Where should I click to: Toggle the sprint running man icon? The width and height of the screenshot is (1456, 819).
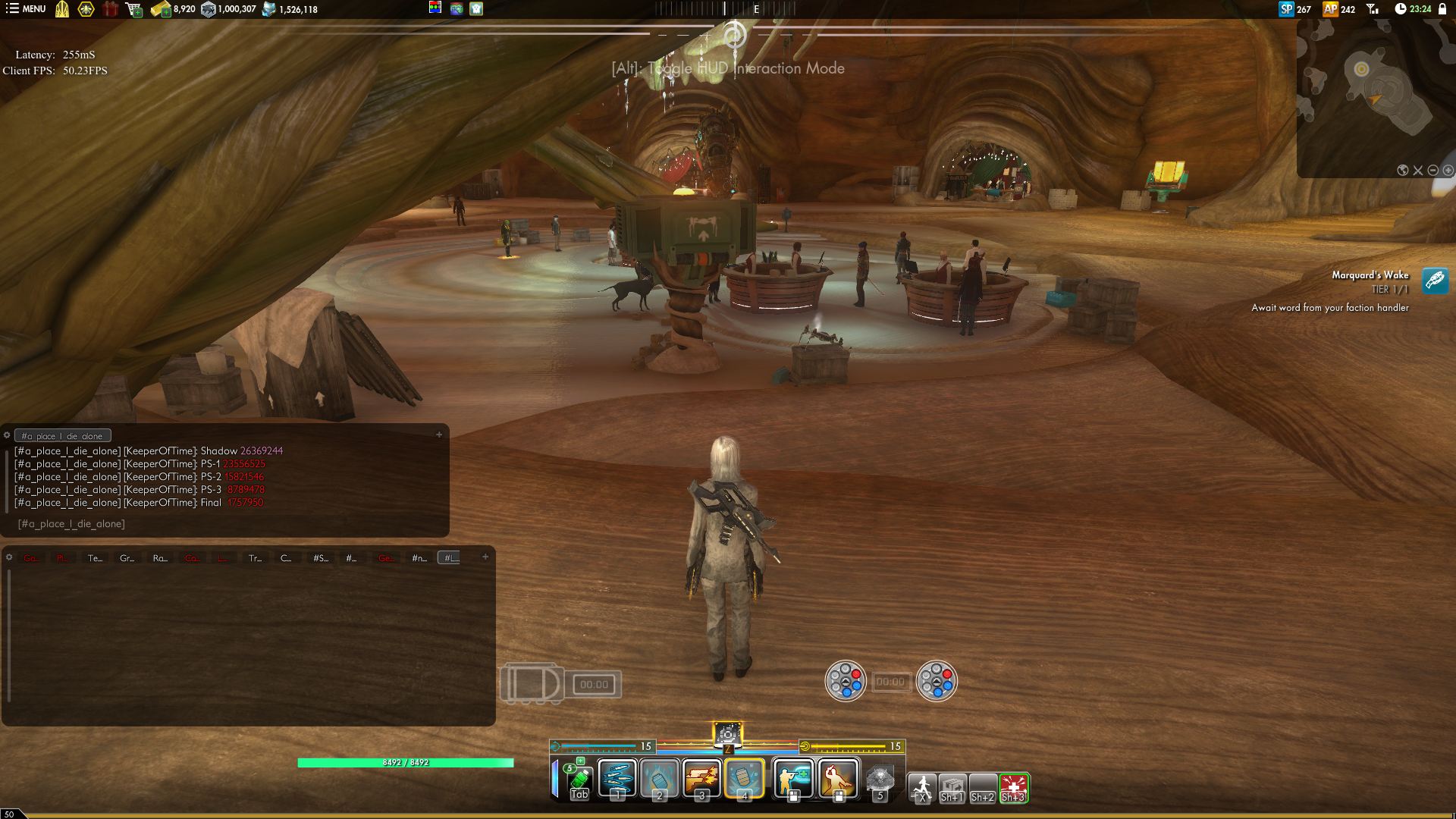click(922, 787)
